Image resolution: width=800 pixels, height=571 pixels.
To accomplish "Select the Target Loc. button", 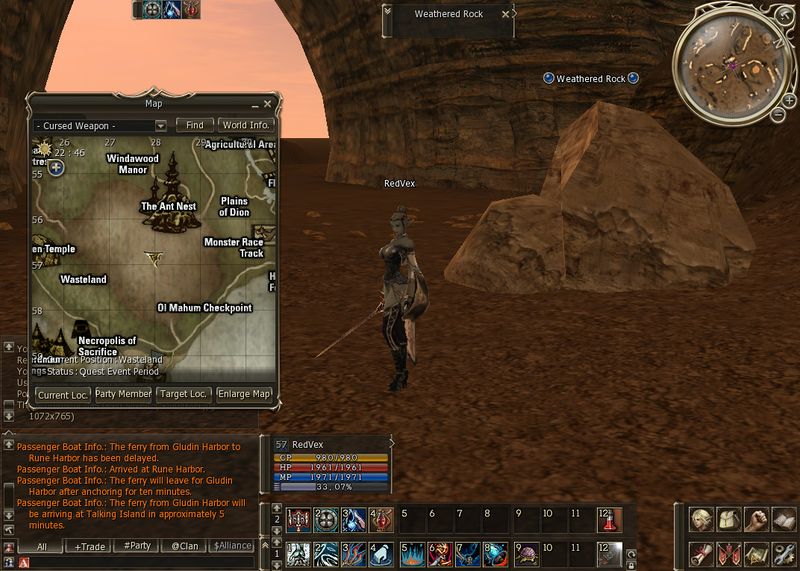I will pyautogui.click(x=184, y=394).
